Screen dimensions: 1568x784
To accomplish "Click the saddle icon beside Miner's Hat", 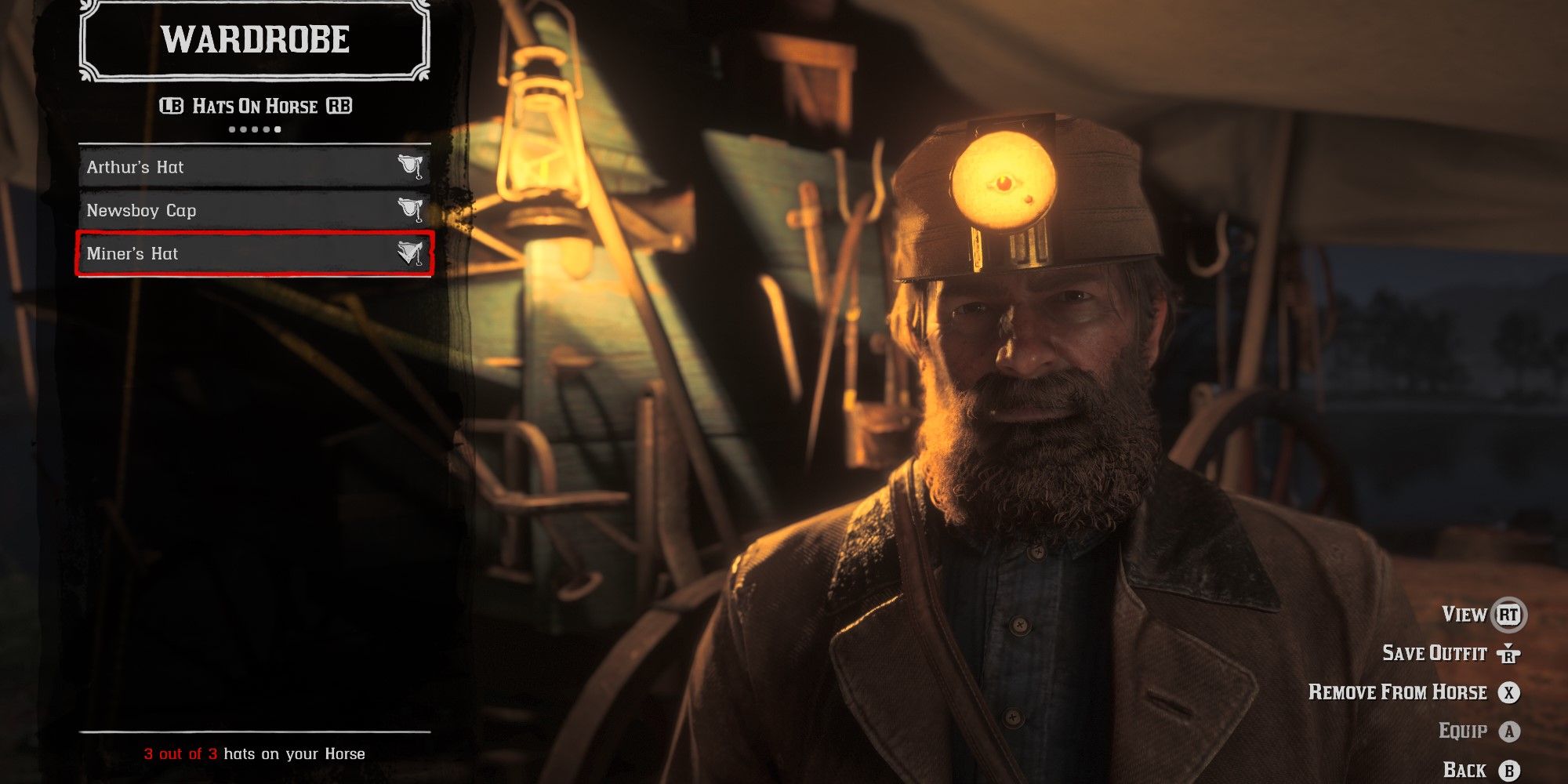I will [410, 254].
